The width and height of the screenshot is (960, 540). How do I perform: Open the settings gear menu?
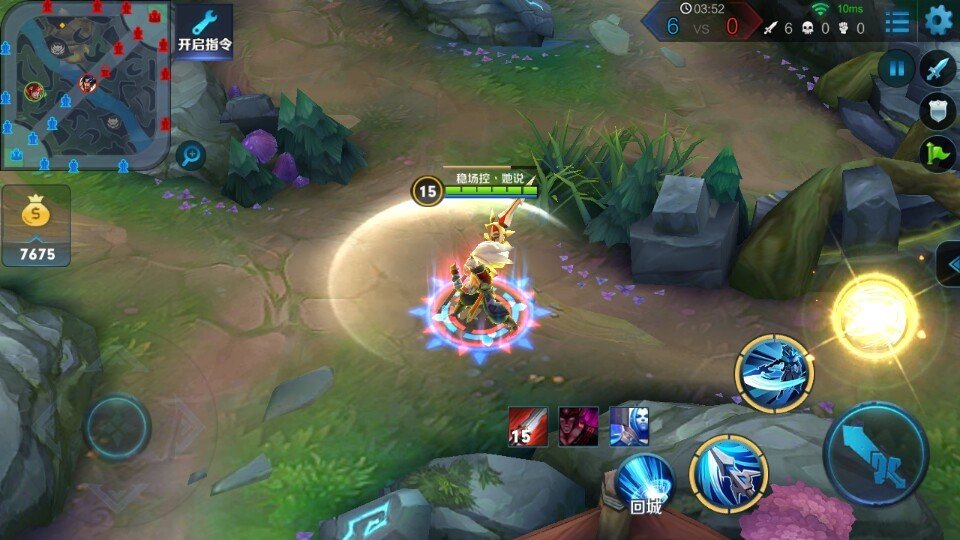[938, 20]
